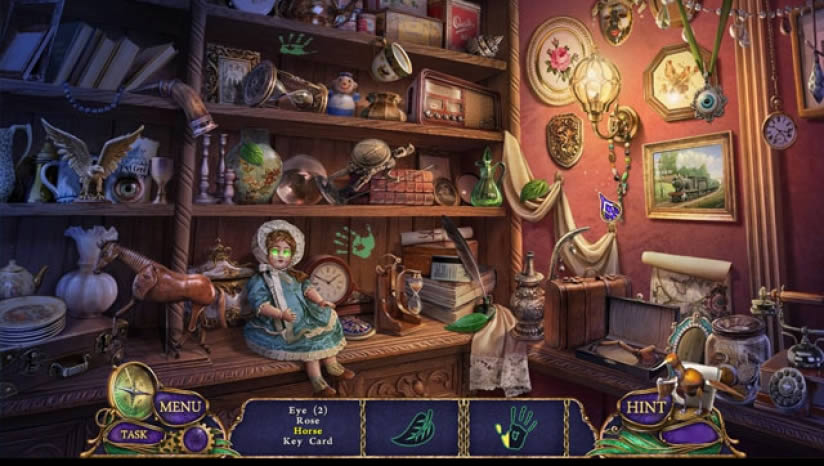The height and width of the screenshot is (466, 824).
Task: Use the HINT button
Action: tap(645, 408)
